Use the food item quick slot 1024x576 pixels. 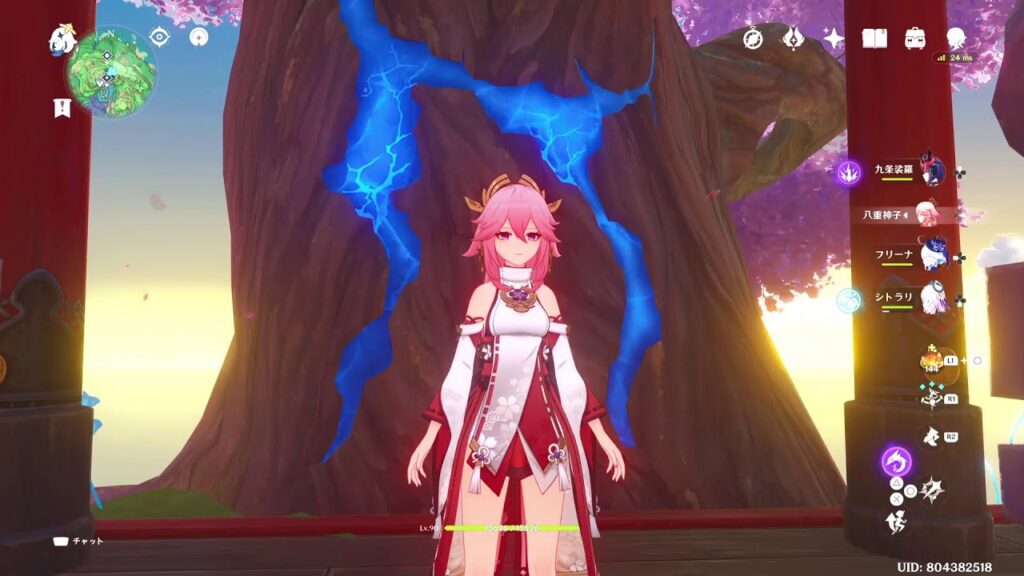click(930, 360)
